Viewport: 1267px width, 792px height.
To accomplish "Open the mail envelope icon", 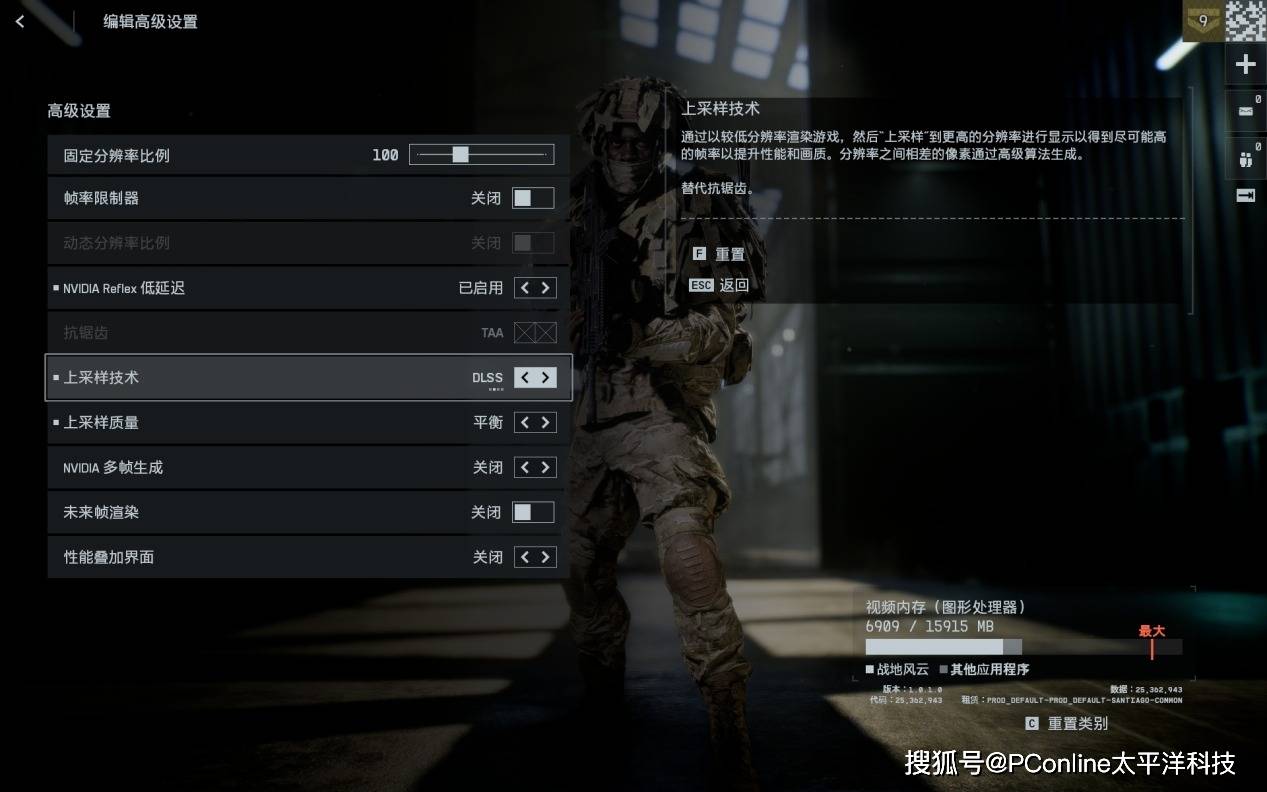I will click(1245, 111).
